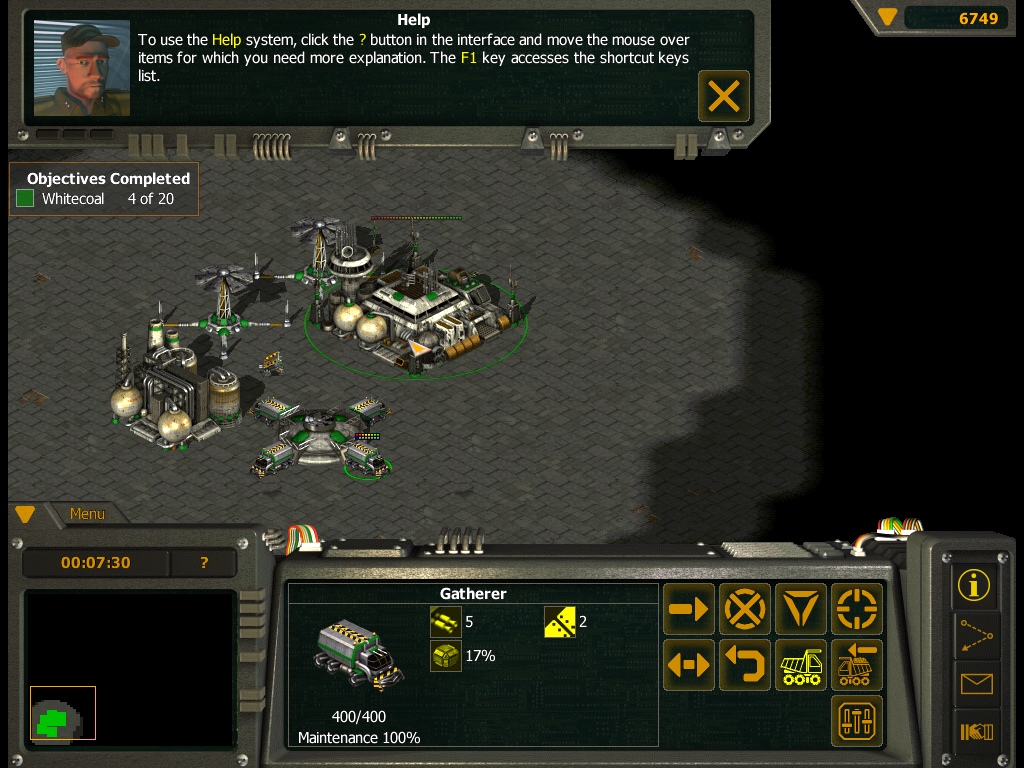Select the Gatherer unit portrait
The width and height of the screenshot is (1024, 768).
(359, 656)
